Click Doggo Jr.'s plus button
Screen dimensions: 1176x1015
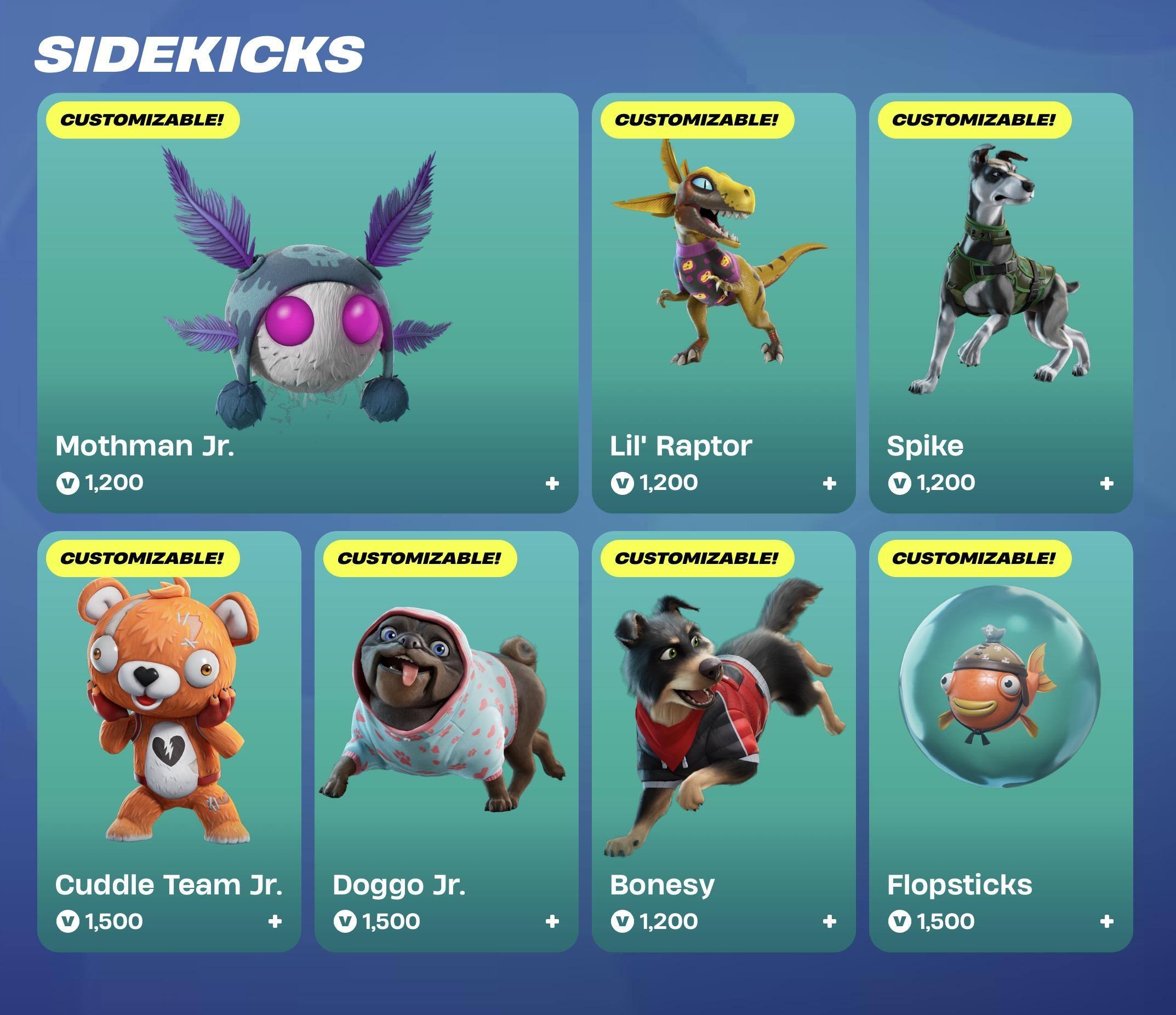(552, 921)
